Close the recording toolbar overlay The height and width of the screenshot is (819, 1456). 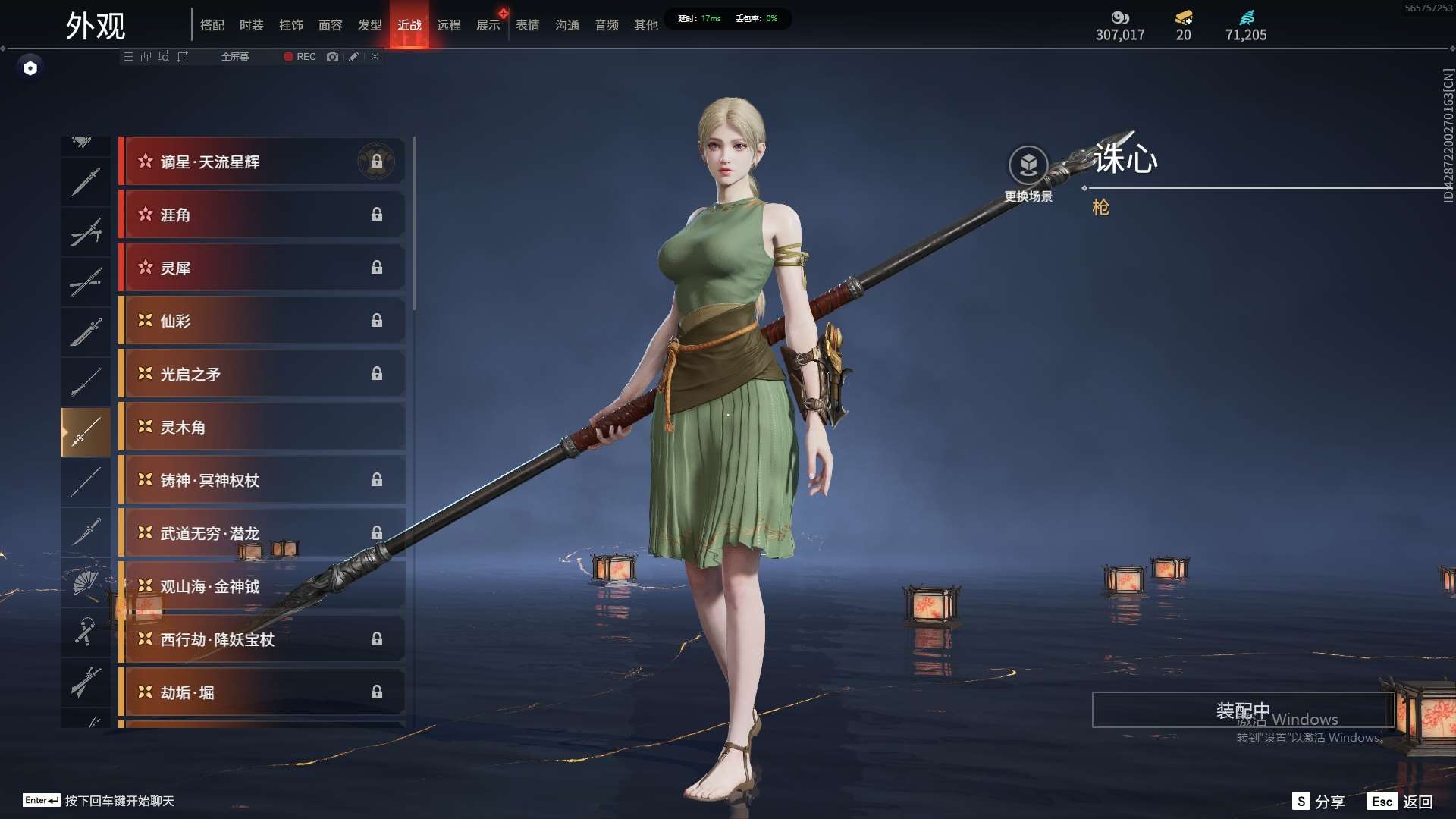(x=375, y=57)
